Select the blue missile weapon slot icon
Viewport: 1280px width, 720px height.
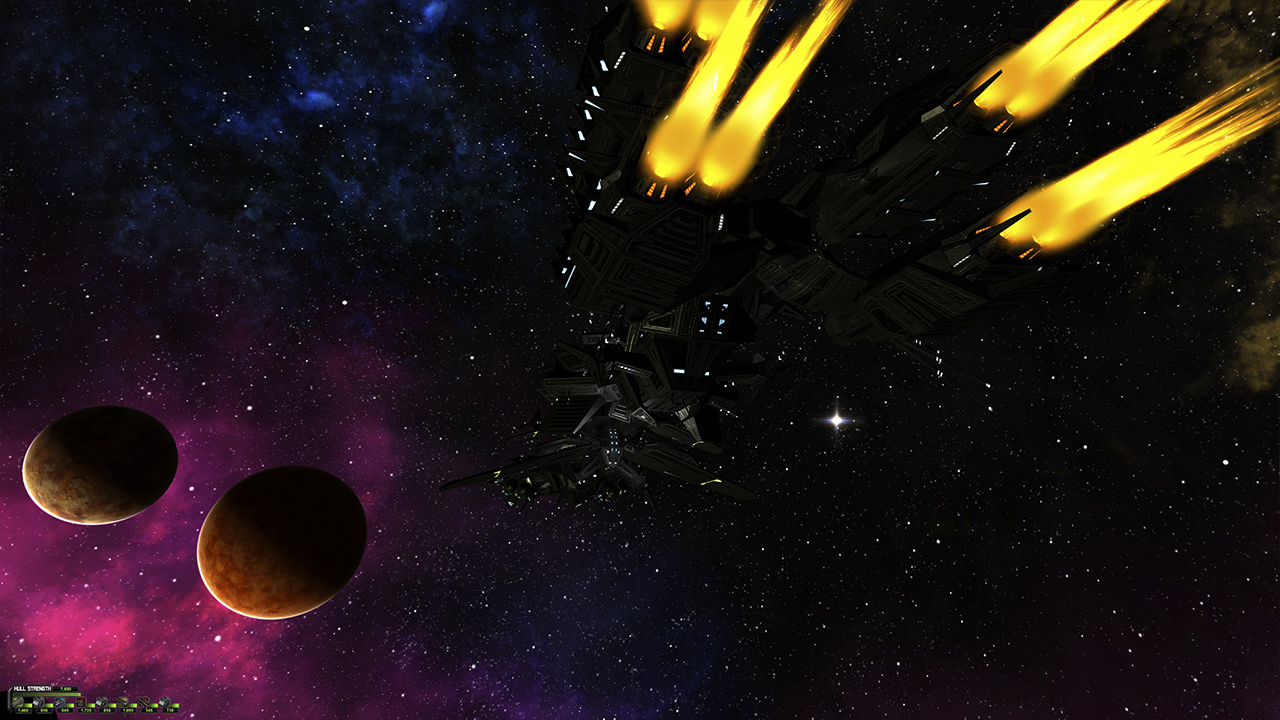pos(59,701)
